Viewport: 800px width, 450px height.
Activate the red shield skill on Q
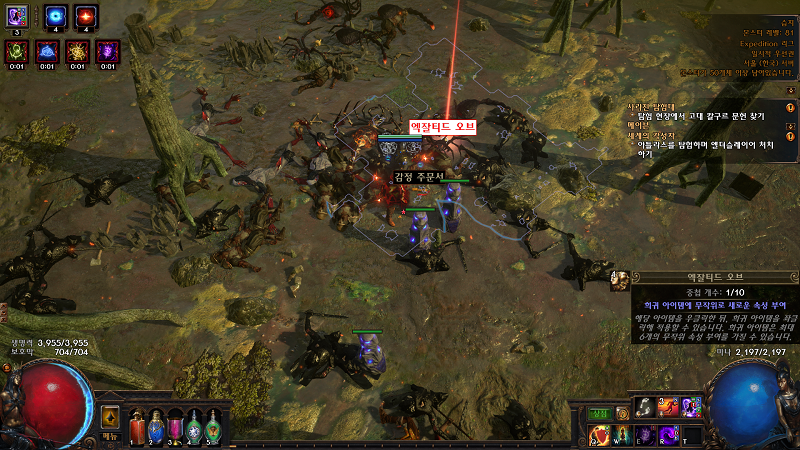pos(601,433)
